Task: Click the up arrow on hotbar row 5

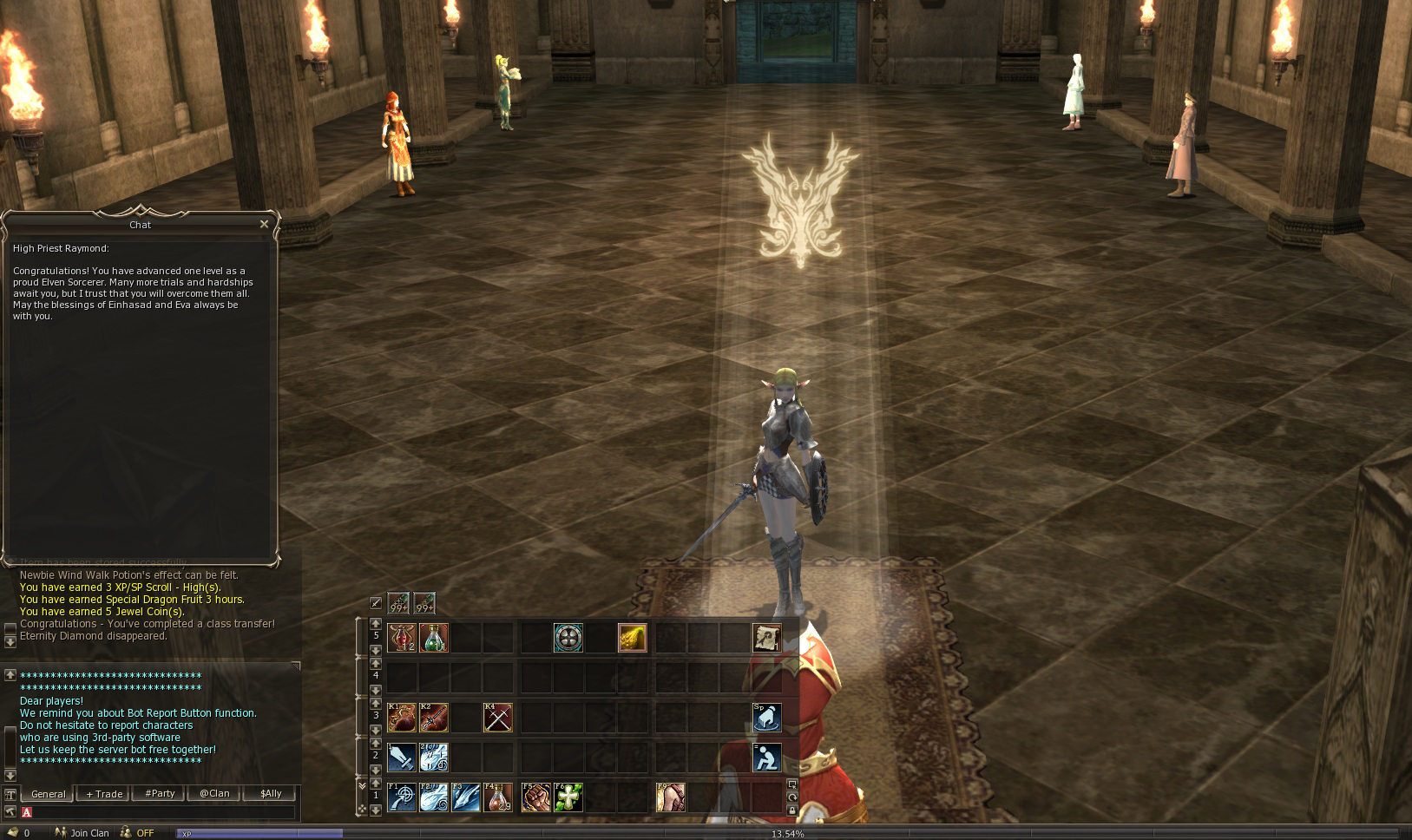Action: tap(375, 625)
